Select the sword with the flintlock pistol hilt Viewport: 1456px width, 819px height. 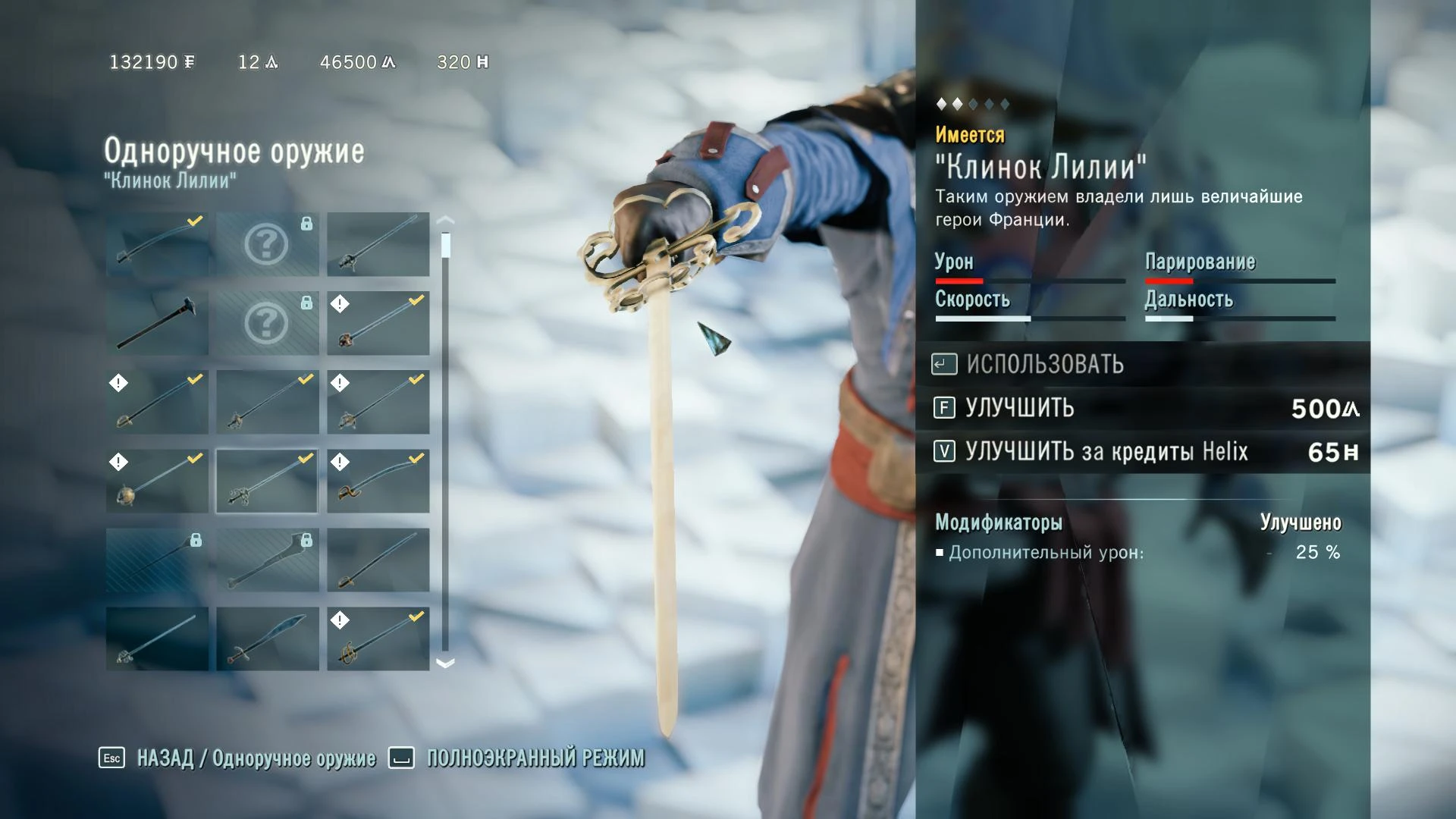coord(267,480)
